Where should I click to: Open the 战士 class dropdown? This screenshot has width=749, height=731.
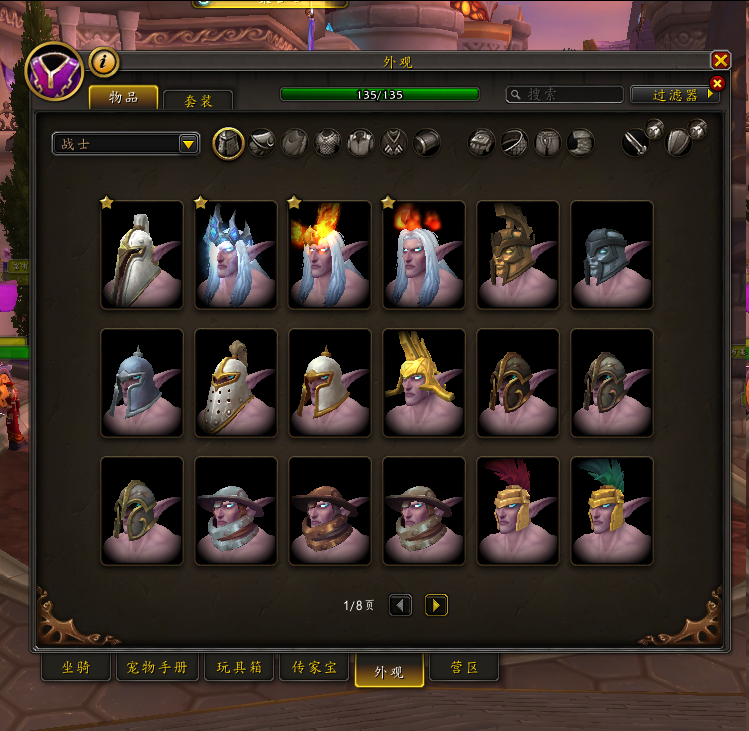coord(126,144)
